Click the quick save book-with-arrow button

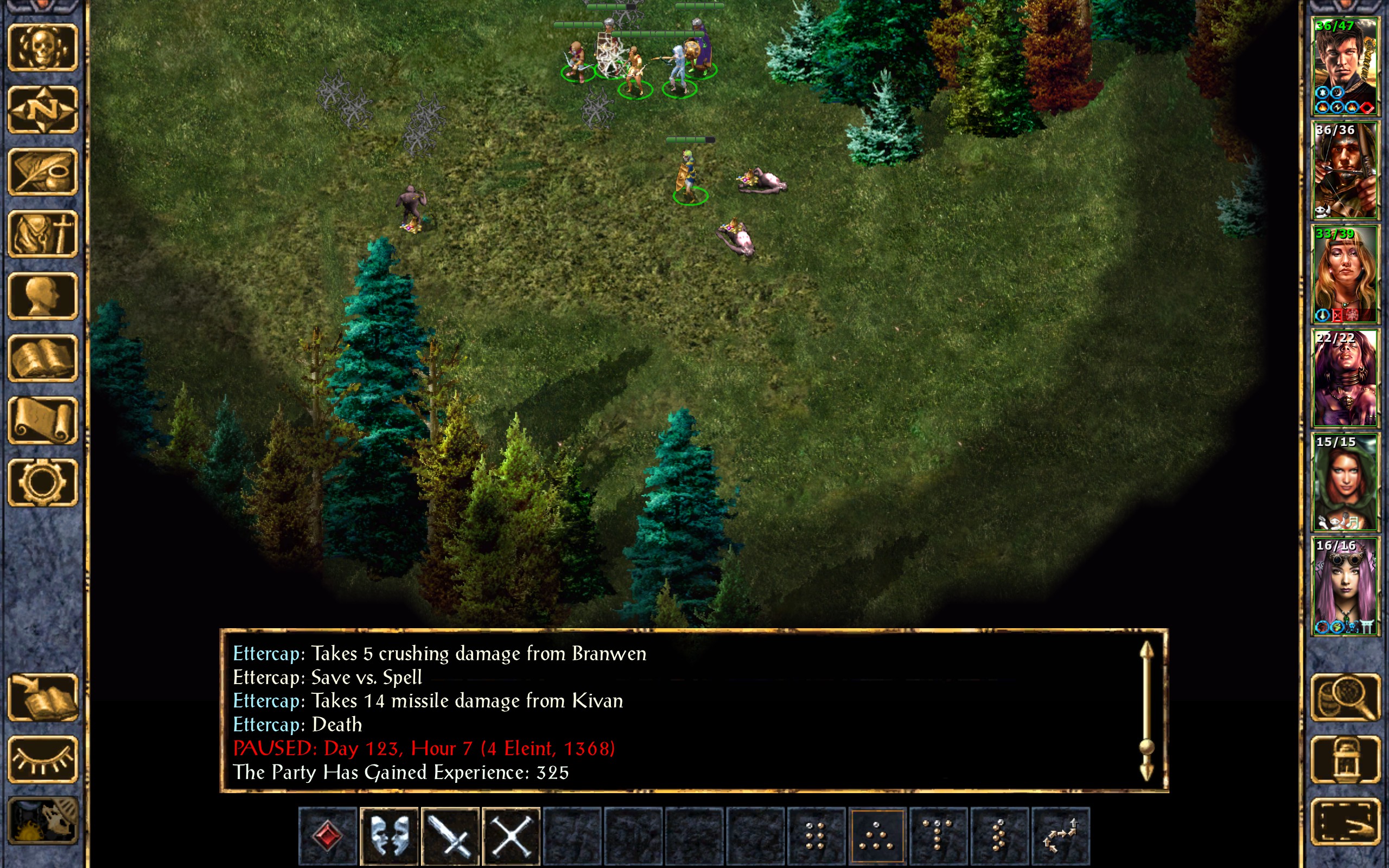pyautogui.click(x=43, y=698)
